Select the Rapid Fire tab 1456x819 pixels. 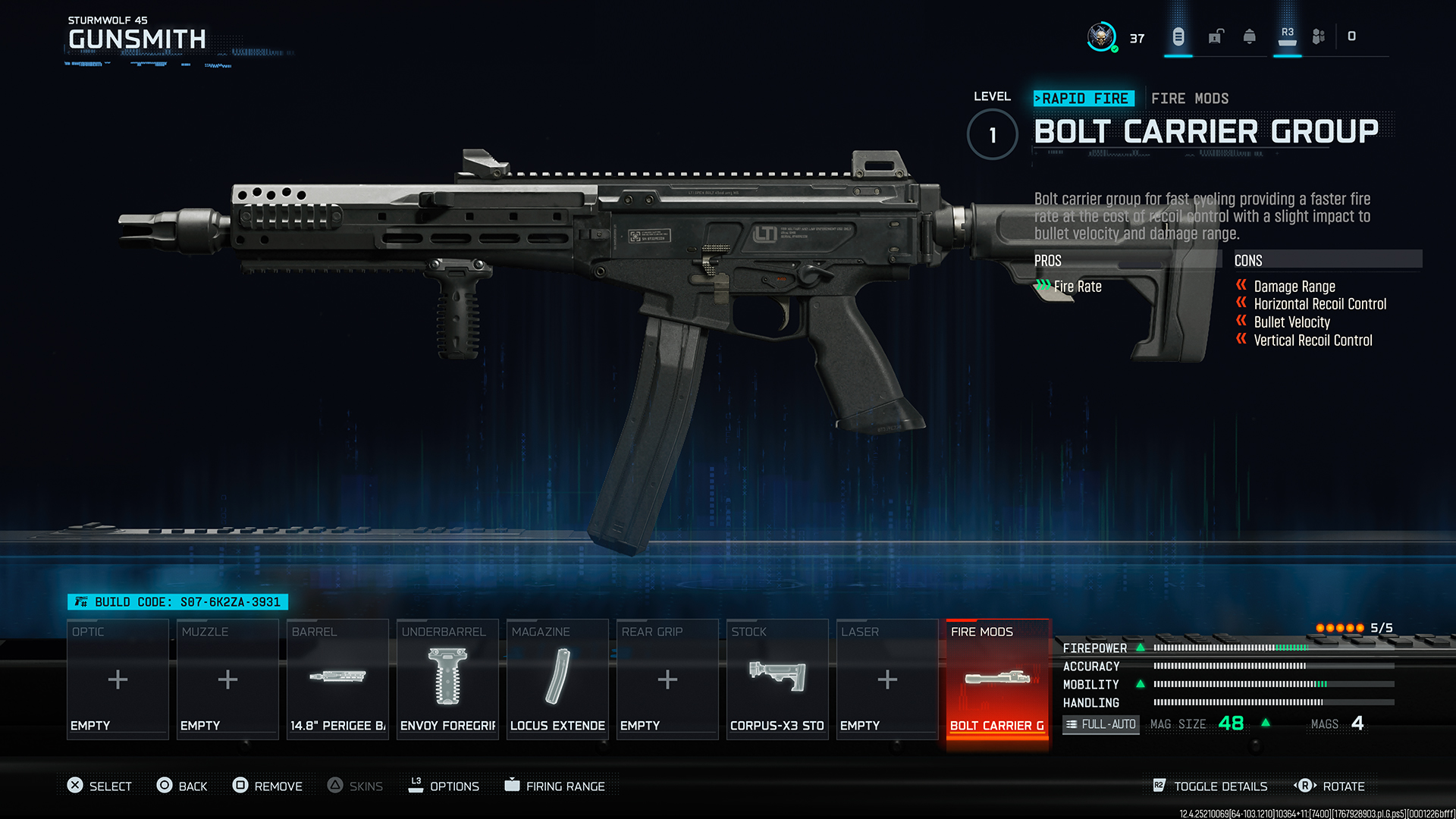(x=1084, y=98)
